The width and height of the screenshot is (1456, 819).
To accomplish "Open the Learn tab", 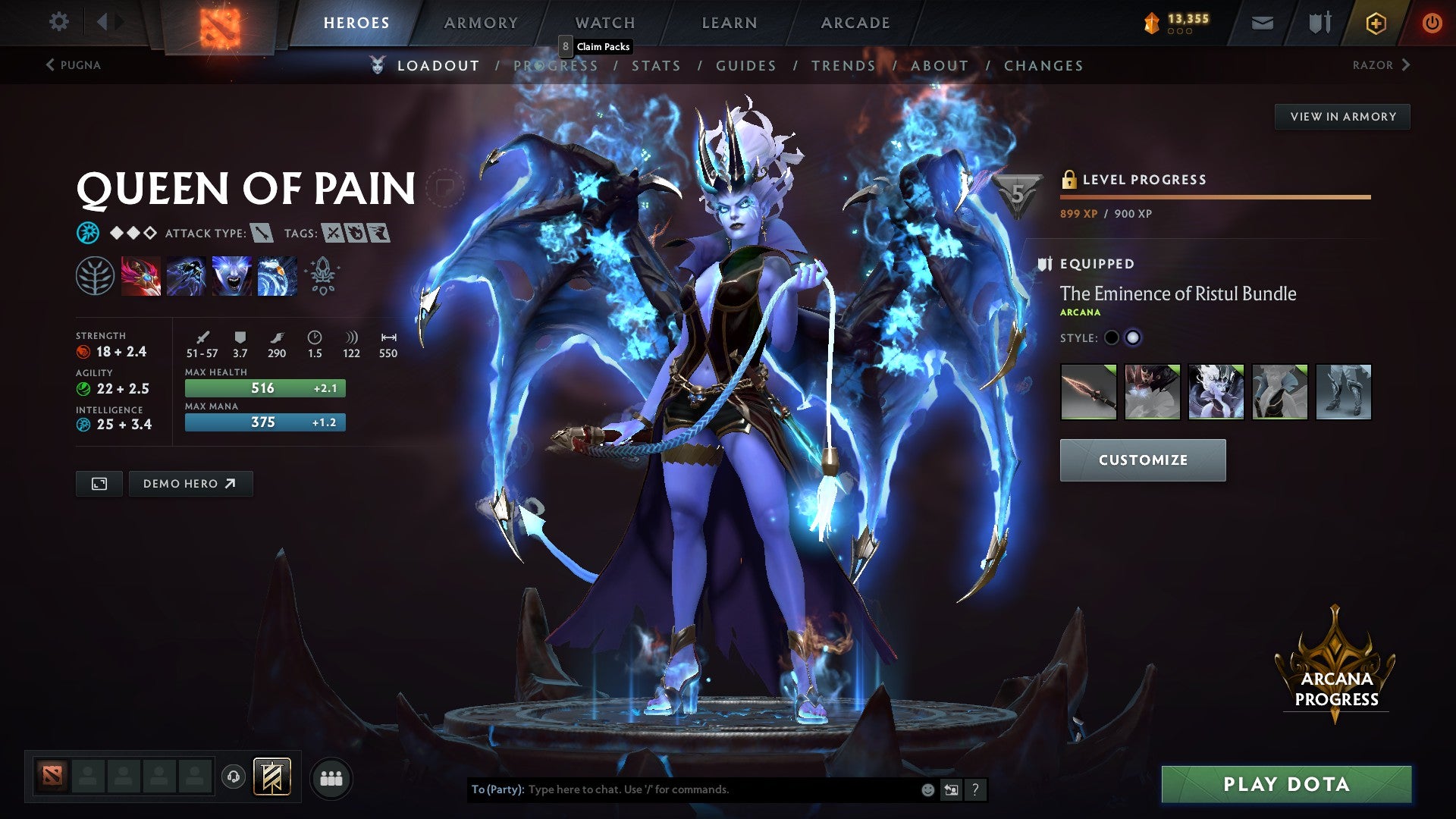I will 729,23.
